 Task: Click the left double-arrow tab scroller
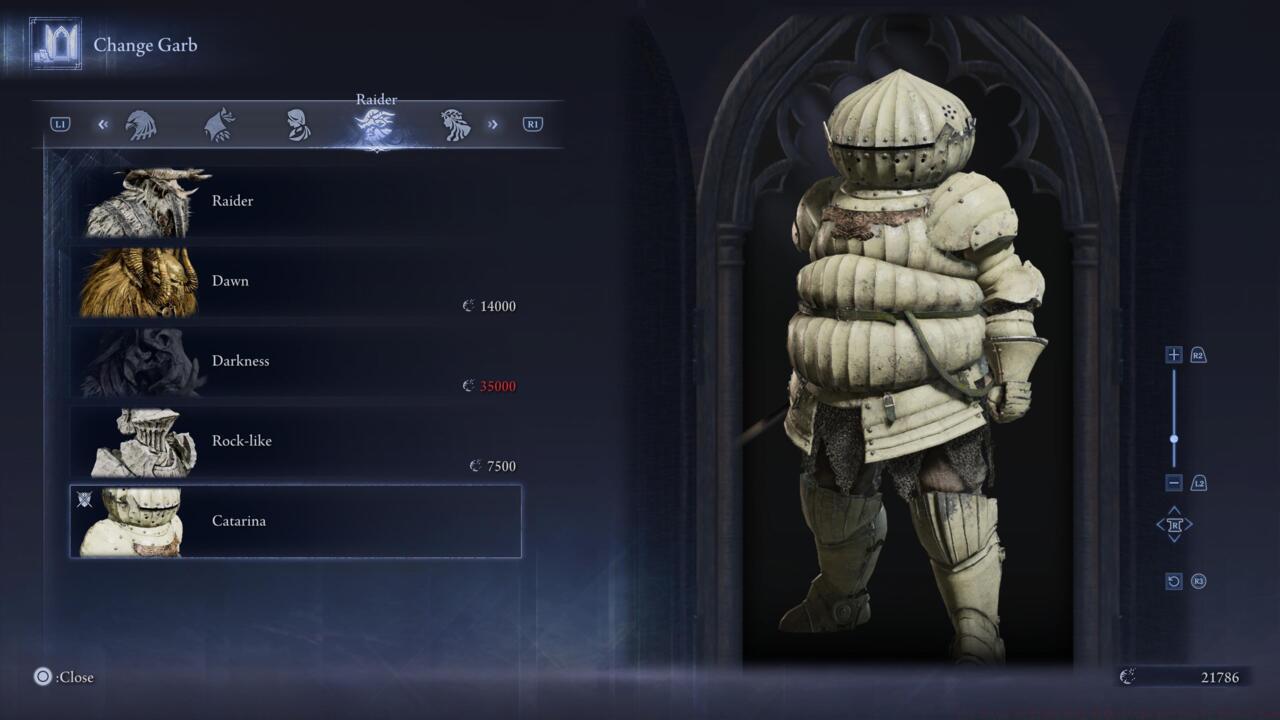(103, 125)
